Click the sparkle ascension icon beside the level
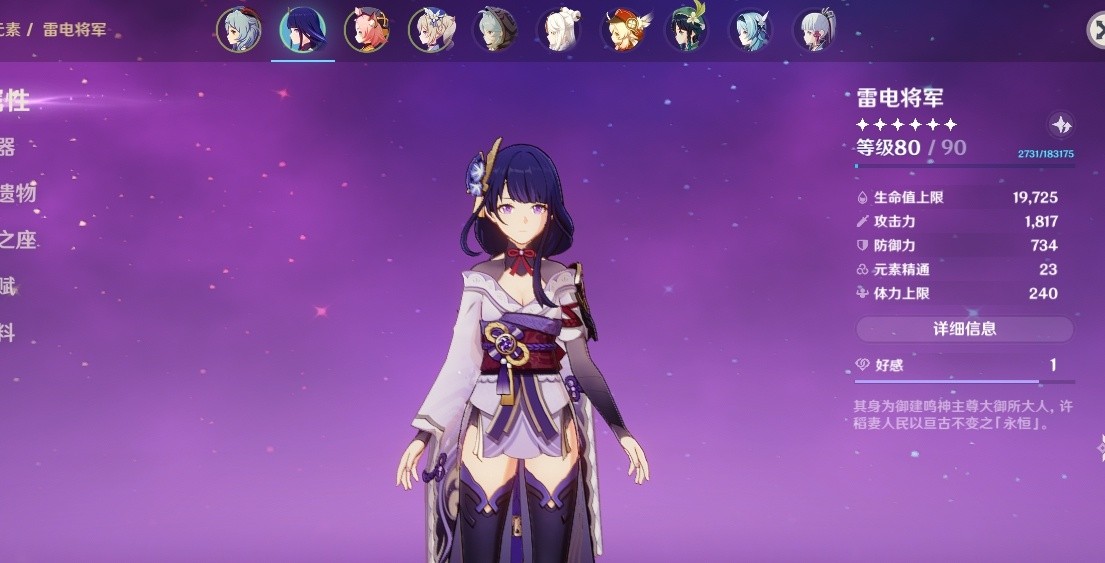 tap(1061, 125)
